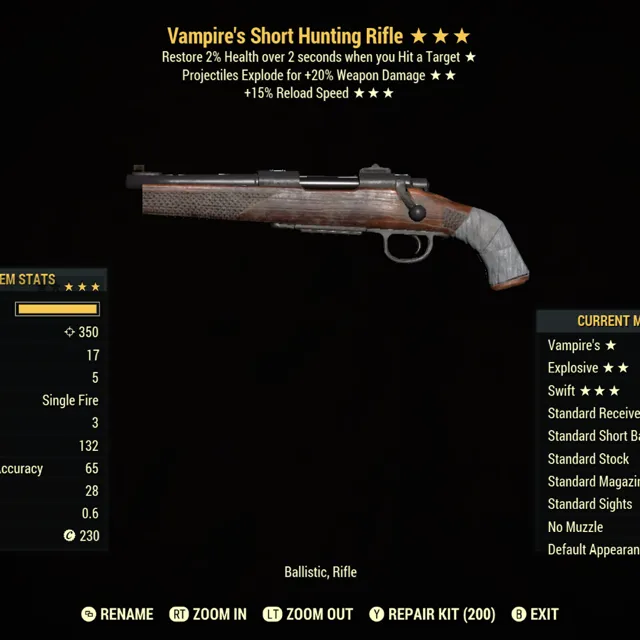Screen dimensions: 640x640
Task: Select the Standard Sights mod entry
Action: pyautogui.click(x=589, y=504)
